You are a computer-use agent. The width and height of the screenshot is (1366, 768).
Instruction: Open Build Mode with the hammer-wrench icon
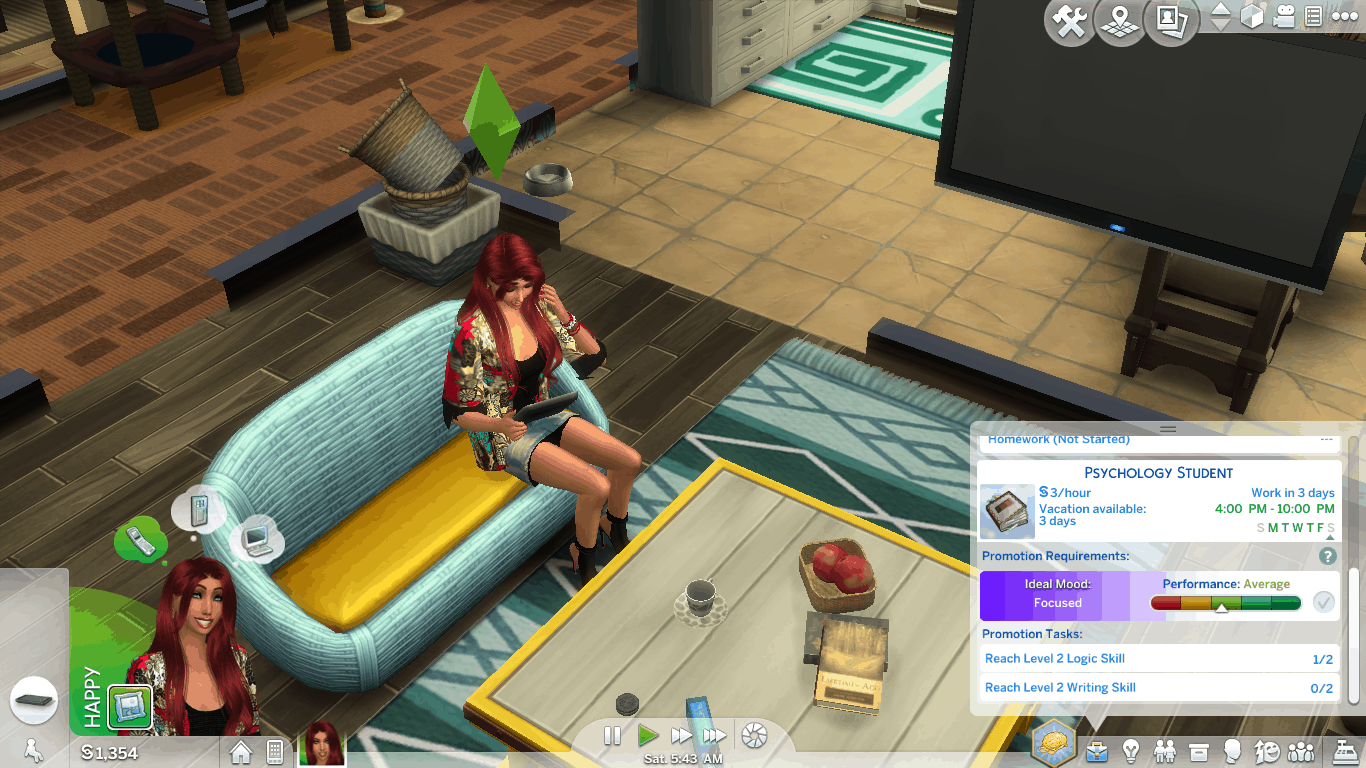click(1070, 22)
